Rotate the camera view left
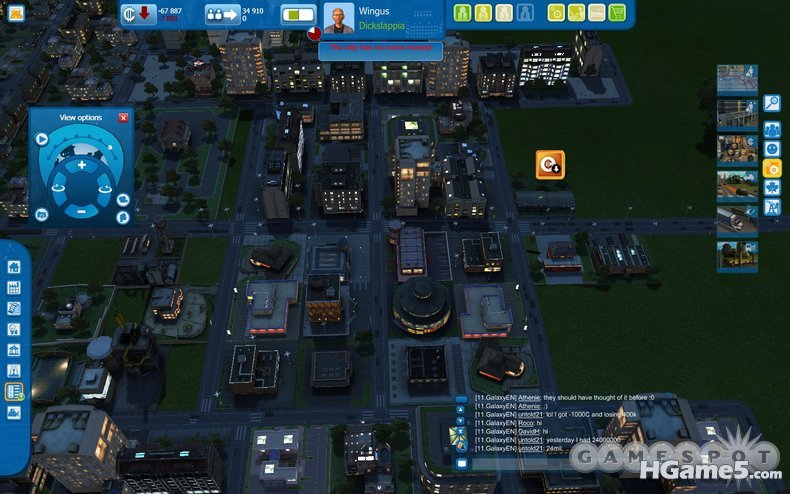Viewport: 790px width, 494px height. point(56,186)
